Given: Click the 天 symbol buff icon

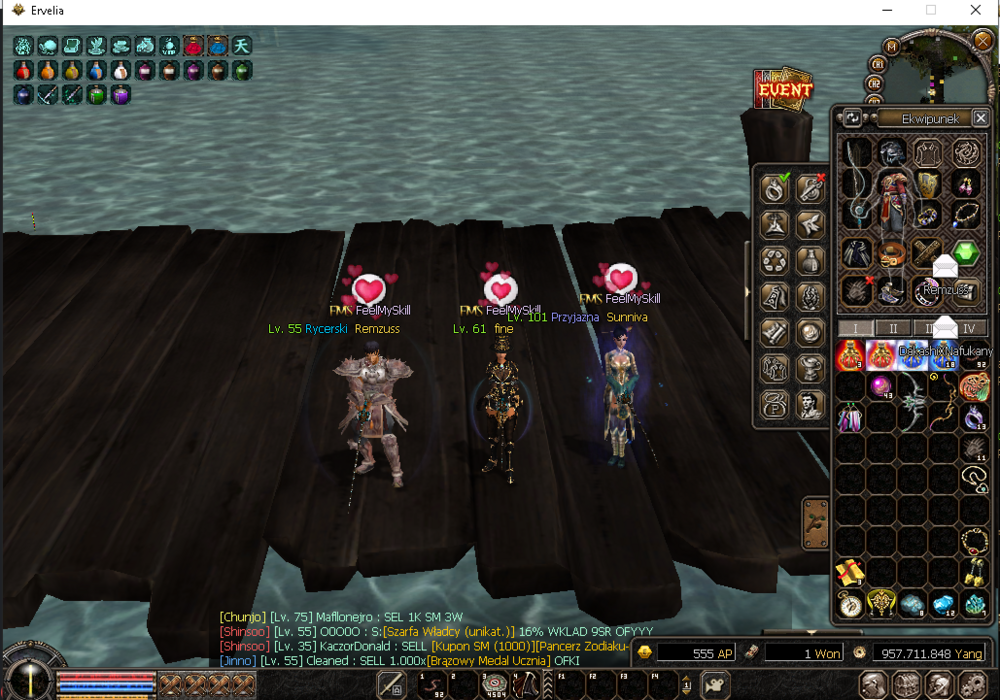Looking at the screenshot, I should (x=242, y=46).
